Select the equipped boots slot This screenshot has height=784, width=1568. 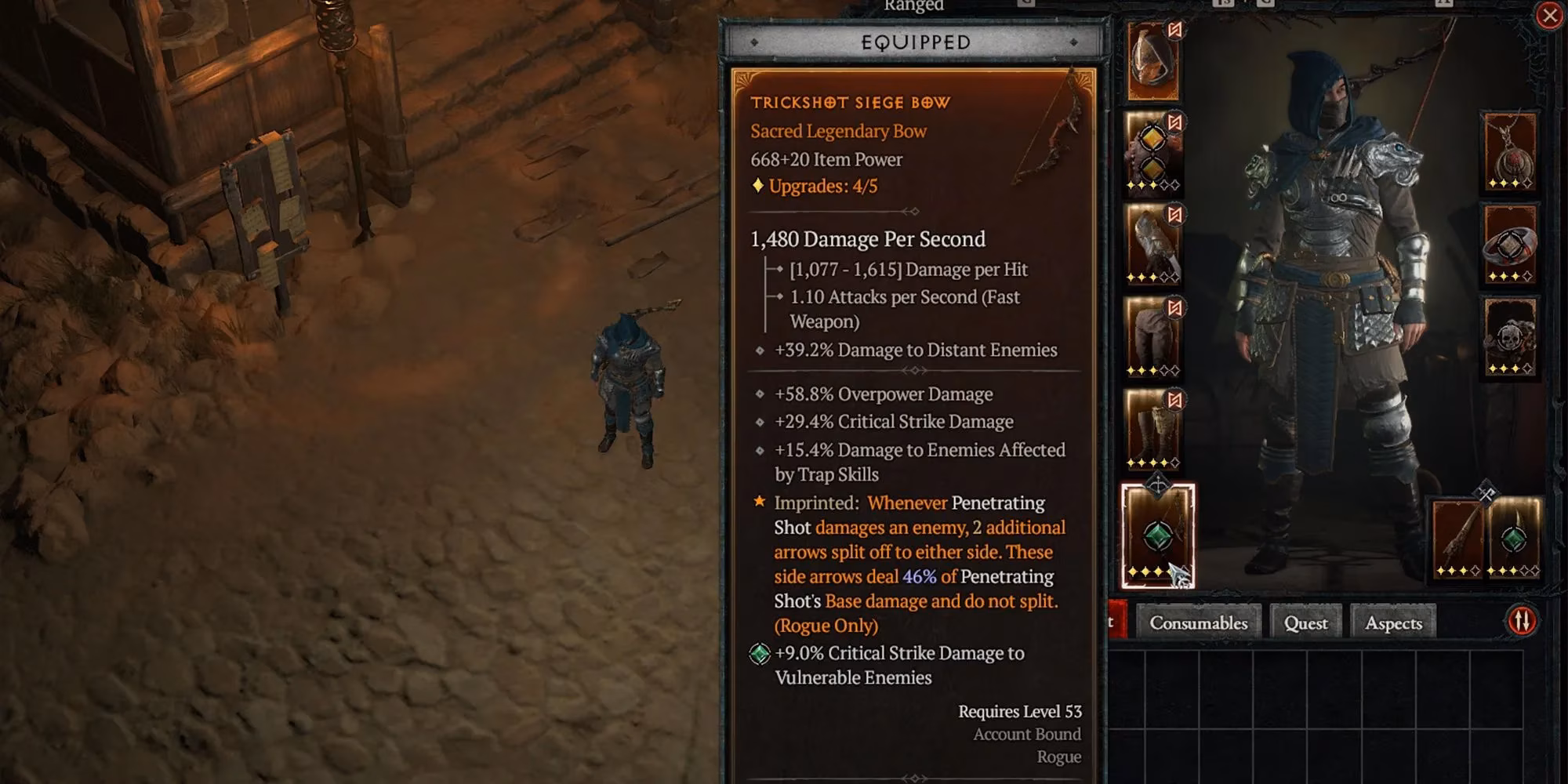pyautogui.click(x=1151, y=431)
